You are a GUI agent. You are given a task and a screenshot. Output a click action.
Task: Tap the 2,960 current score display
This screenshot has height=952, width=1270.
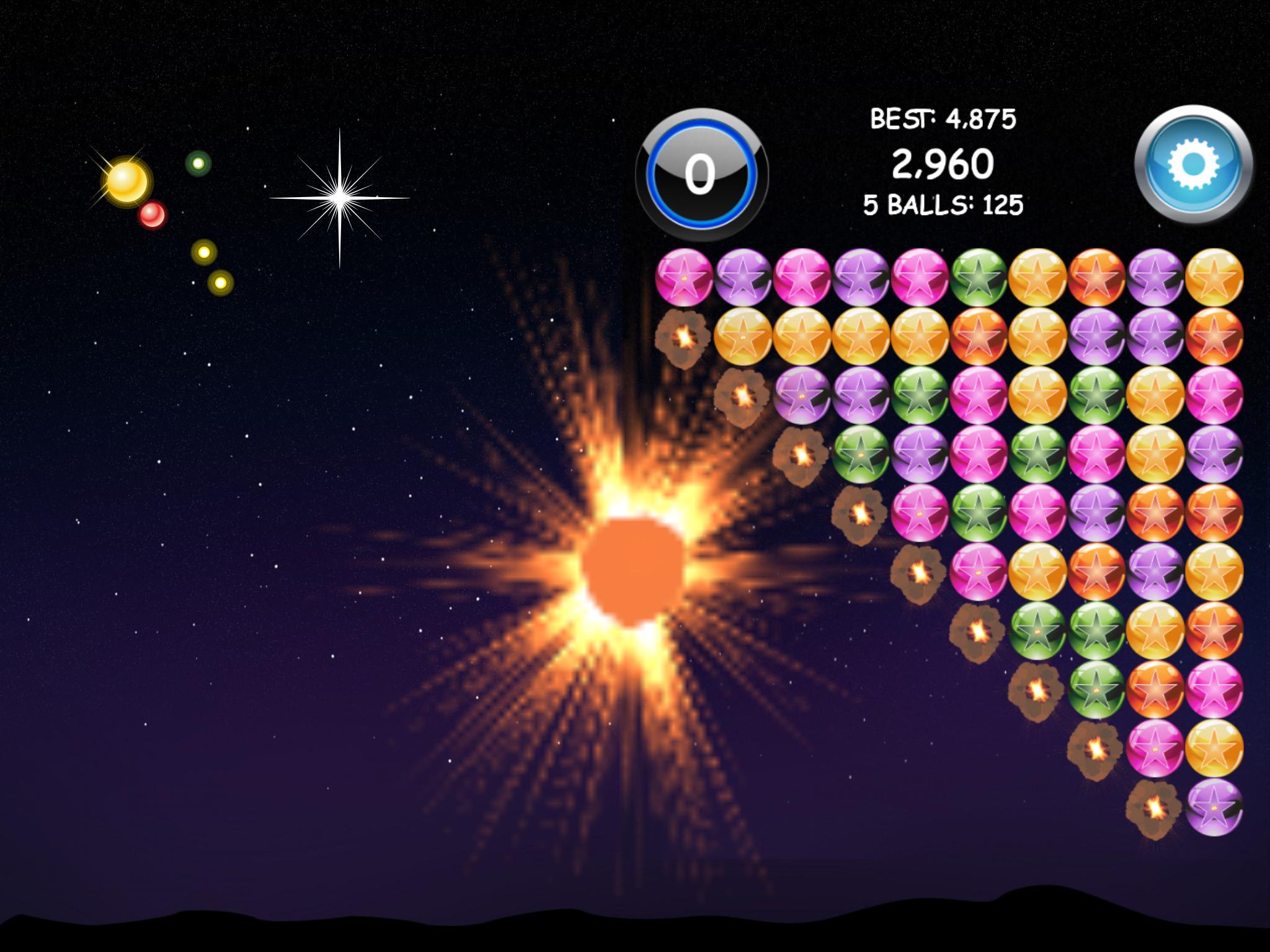[x=943, y=164]
